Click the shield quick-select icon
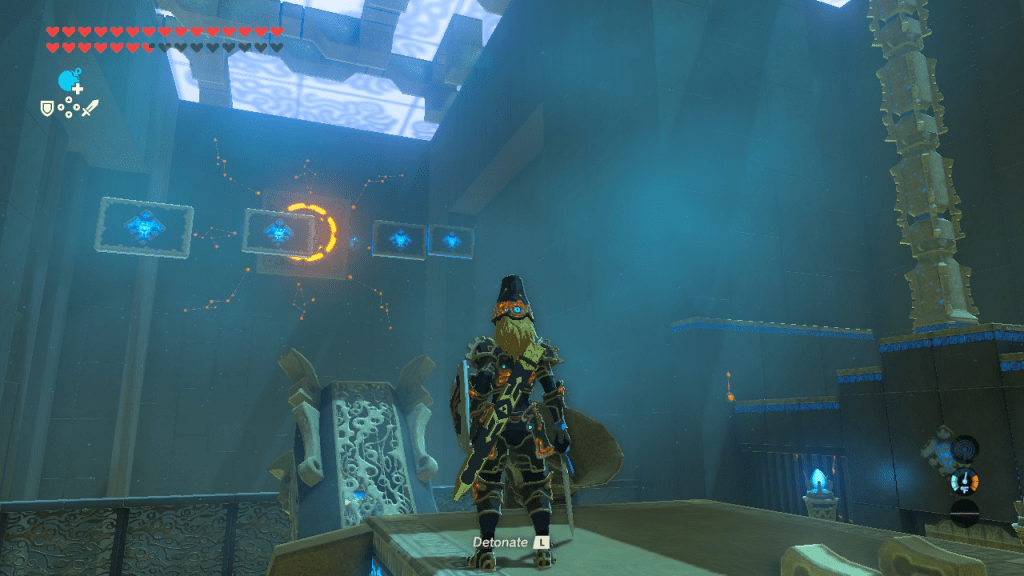1024x576 pixels. click(46, 107)
